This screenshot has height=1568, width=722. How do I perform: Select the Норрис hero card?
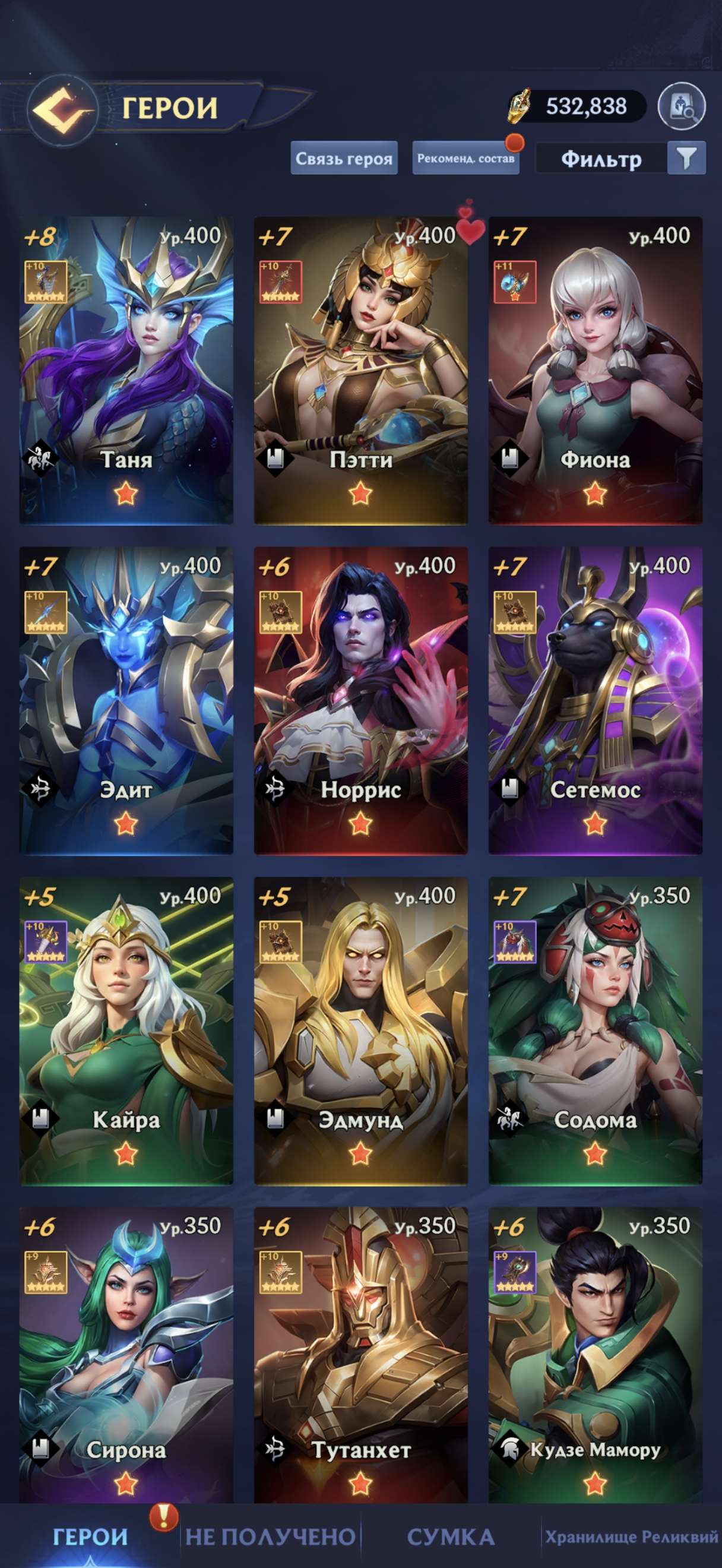[360, 700]
